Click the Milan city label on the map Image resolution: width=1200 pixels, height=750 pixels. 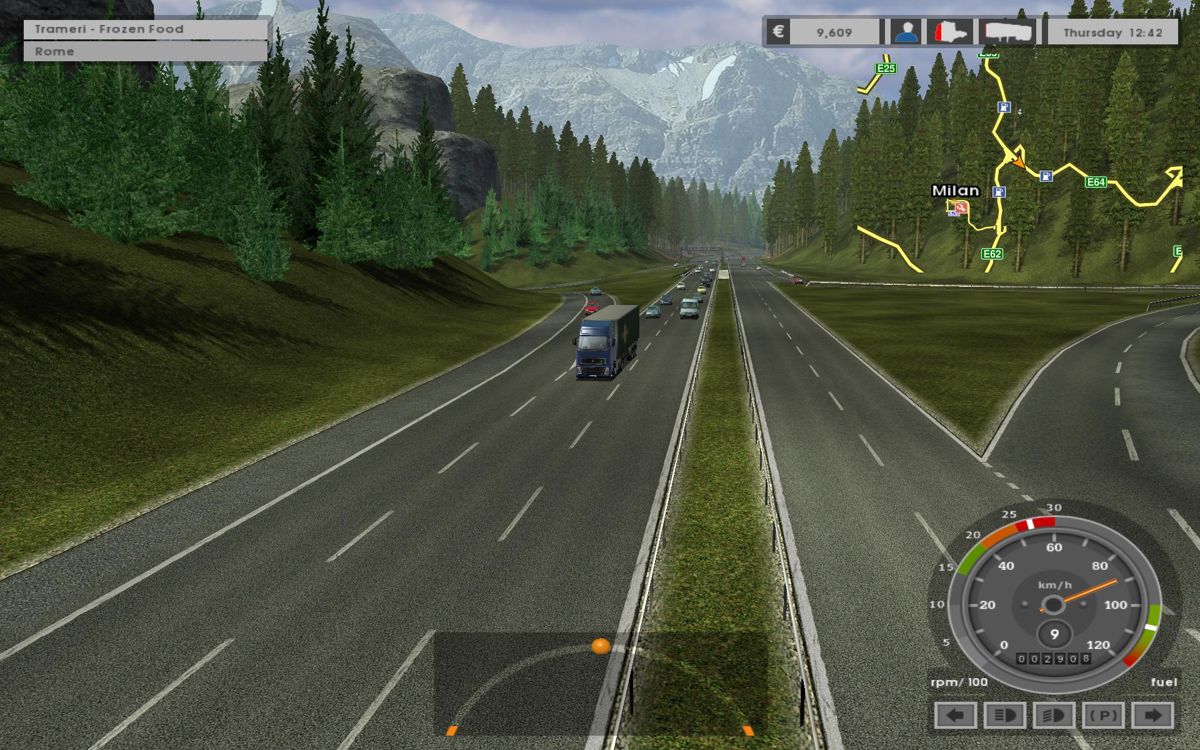[x=955, y=190]
